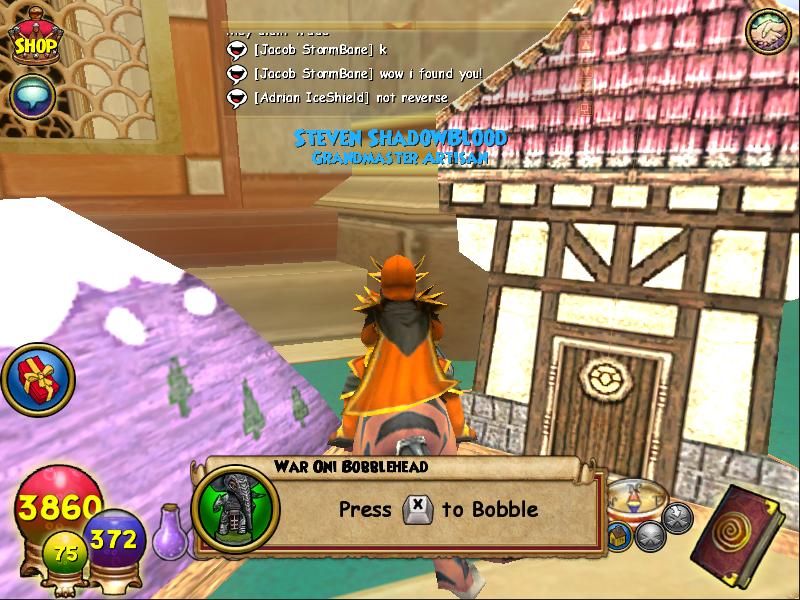Open the friends list handshake icon
This screenshot has height=600, width=800.
click(x=768, y=33)
